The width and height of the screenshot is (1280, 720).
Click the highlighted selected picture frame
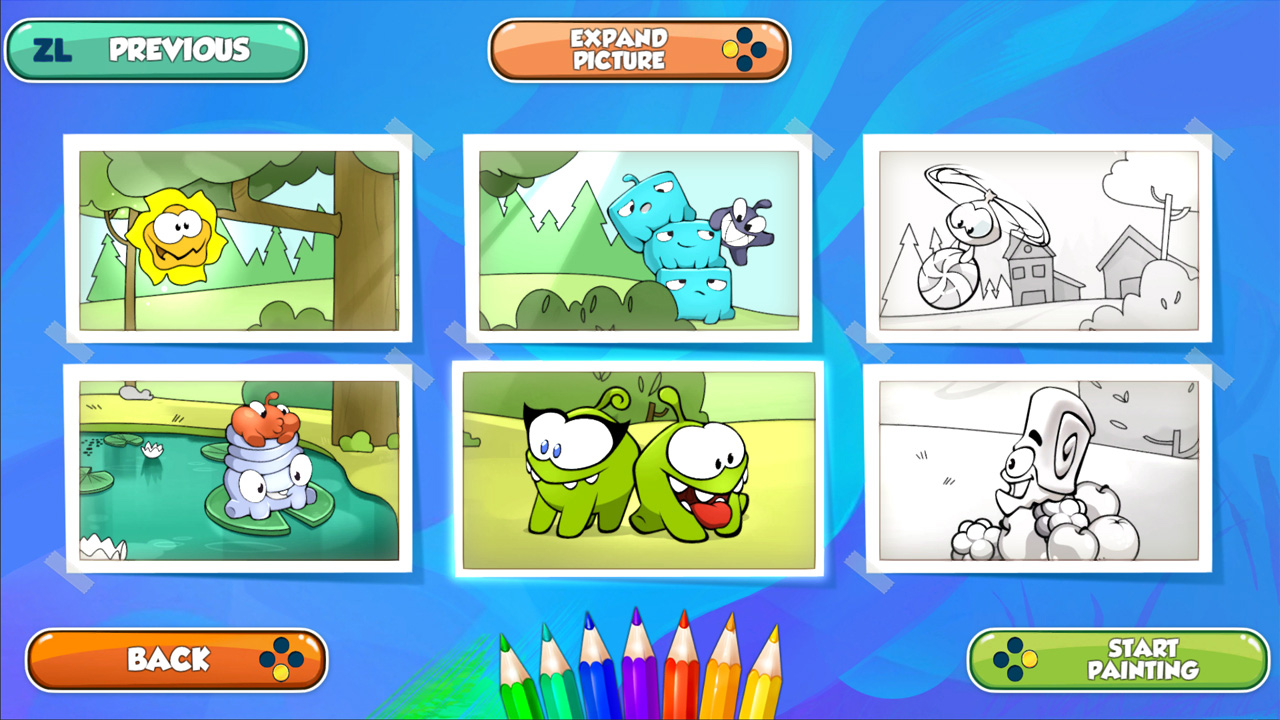pyautogui.click(x=638, y=470)
